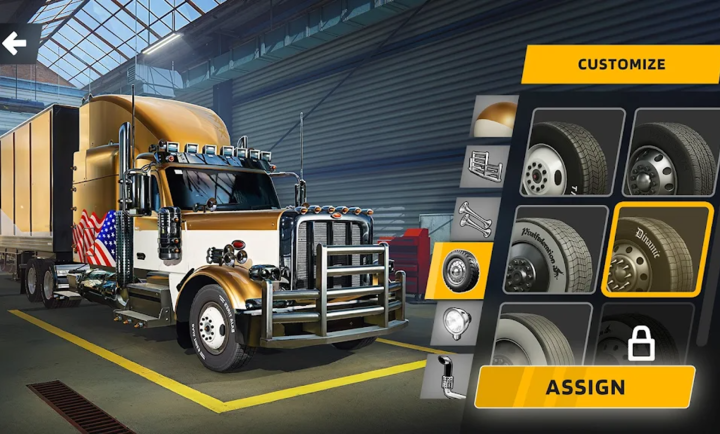Viewport: 720px width, 434px height.
Task: Select the wheels category tab
Action: (x=460, y=270)
